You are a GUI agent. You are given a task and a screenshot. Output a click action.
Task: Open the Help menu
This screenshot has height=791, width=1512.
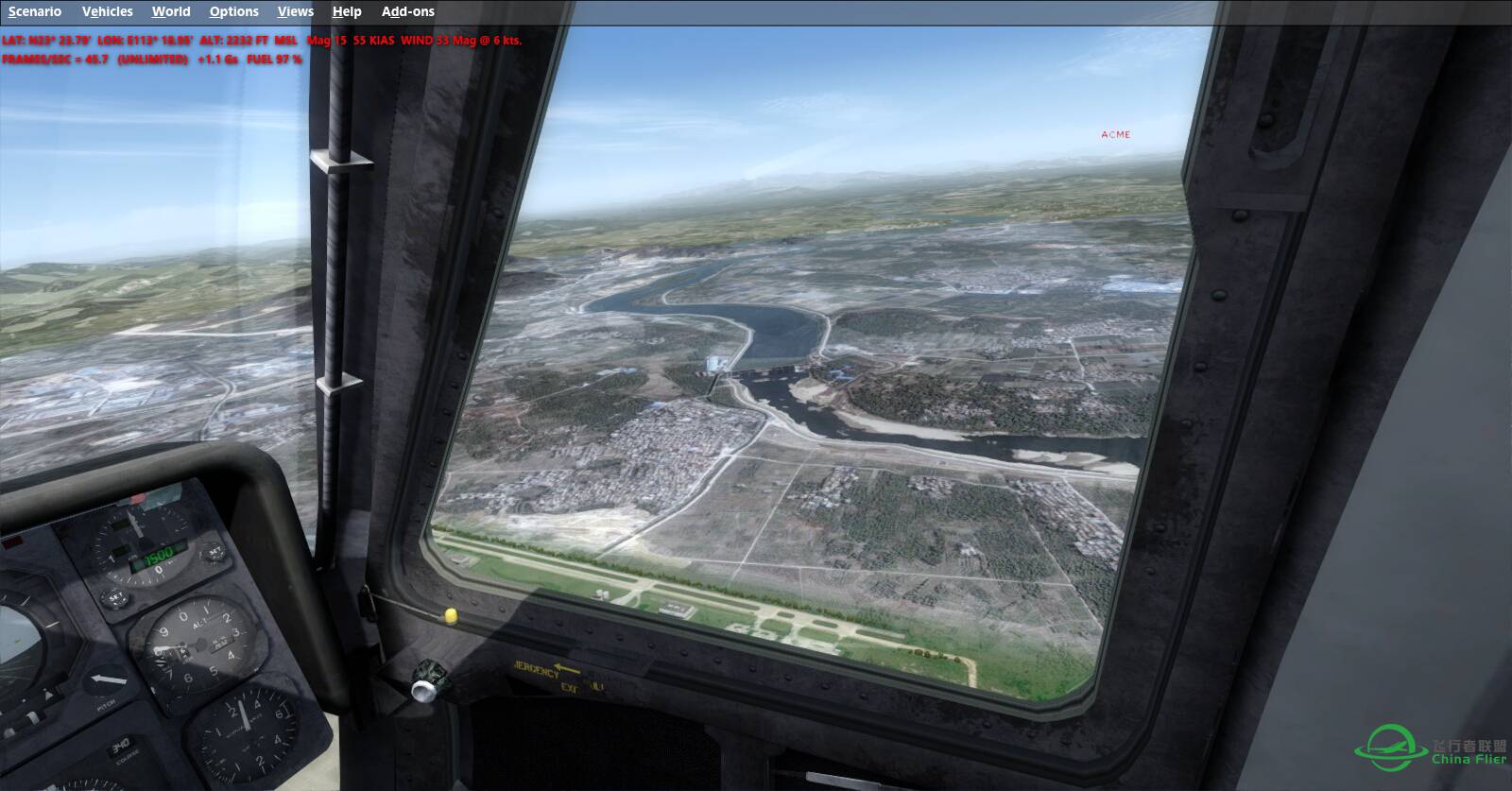pyautogui.click(x=347, y=11)
